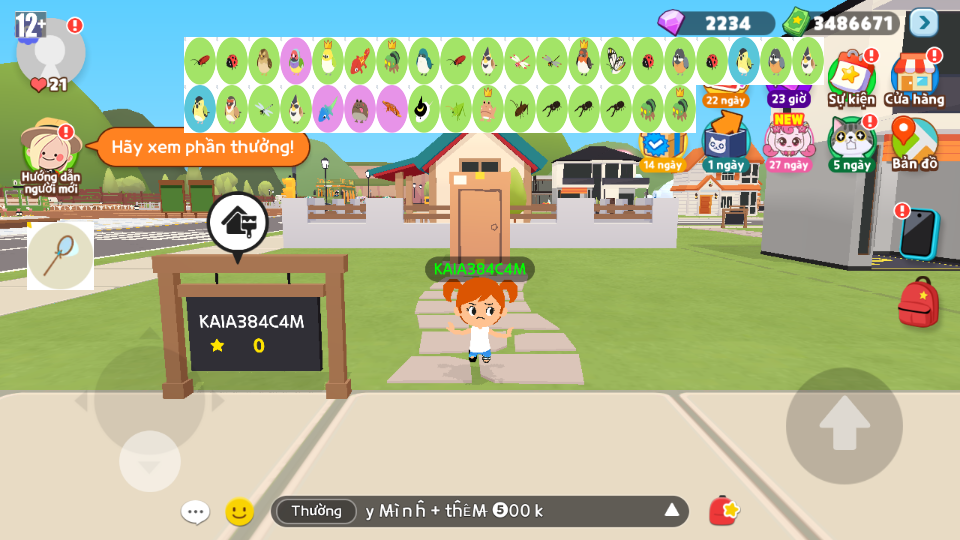Switch the Thường chat channel

click(316, 511)
